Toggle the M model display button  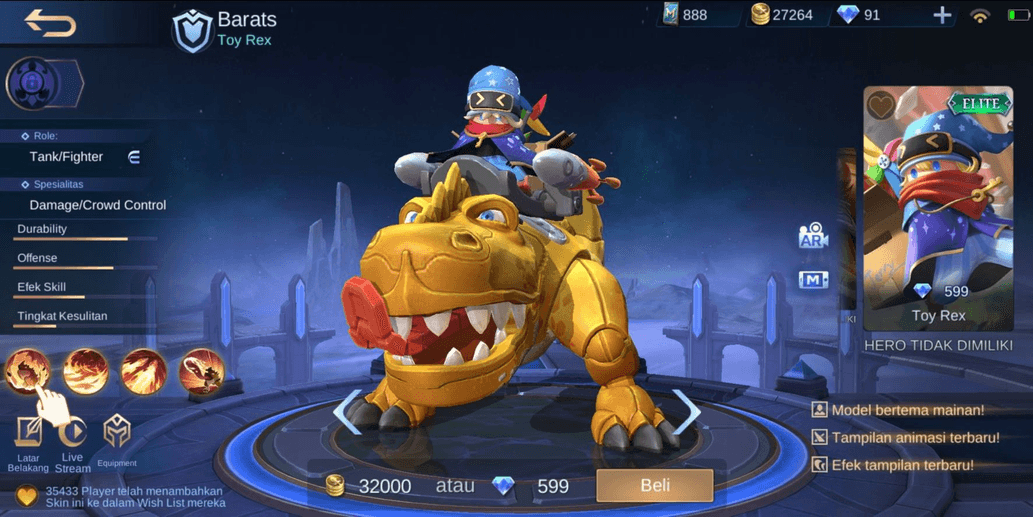(813, 280)
